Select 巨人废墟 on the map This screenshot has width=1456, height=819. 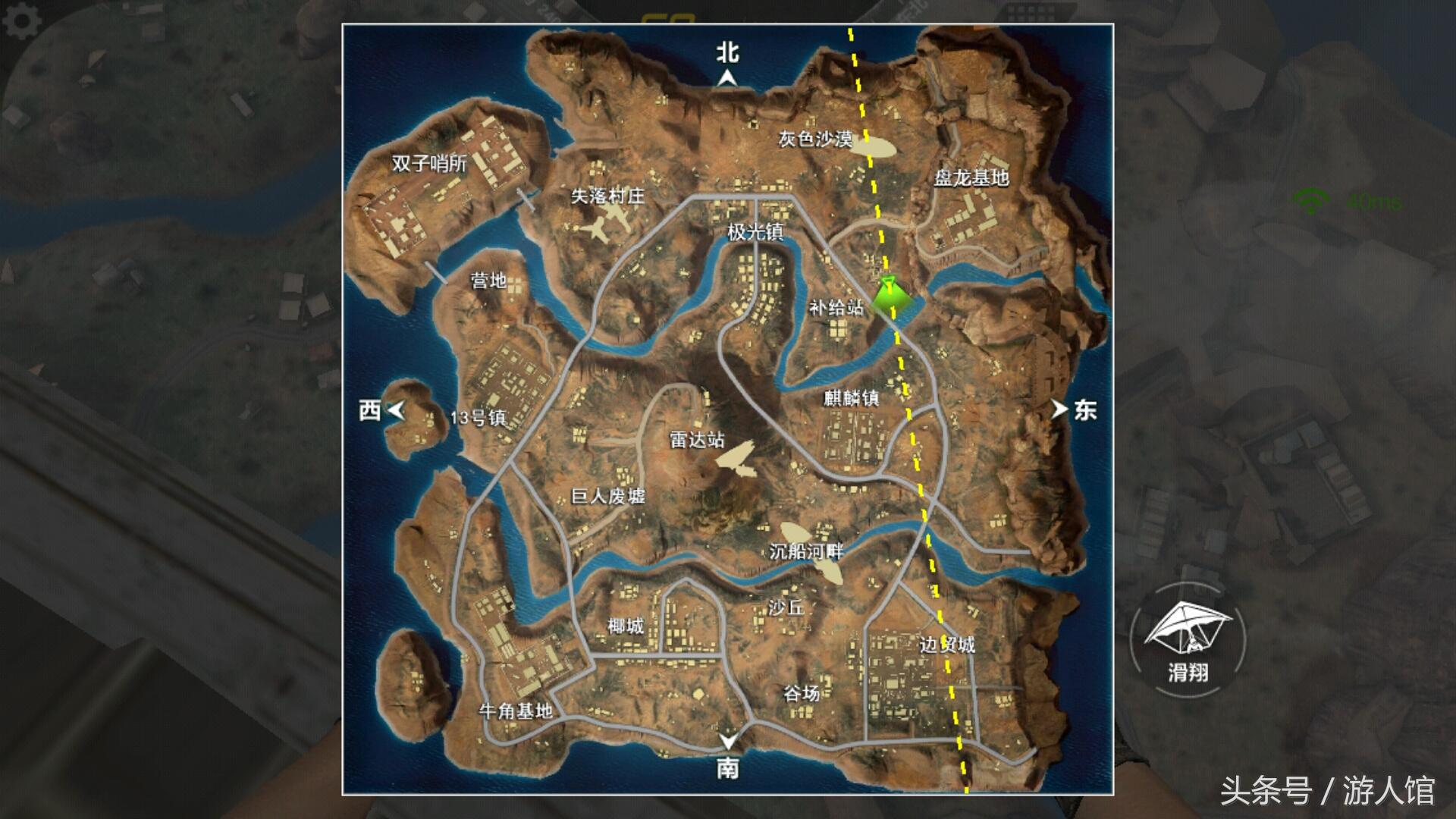[608, 496]
